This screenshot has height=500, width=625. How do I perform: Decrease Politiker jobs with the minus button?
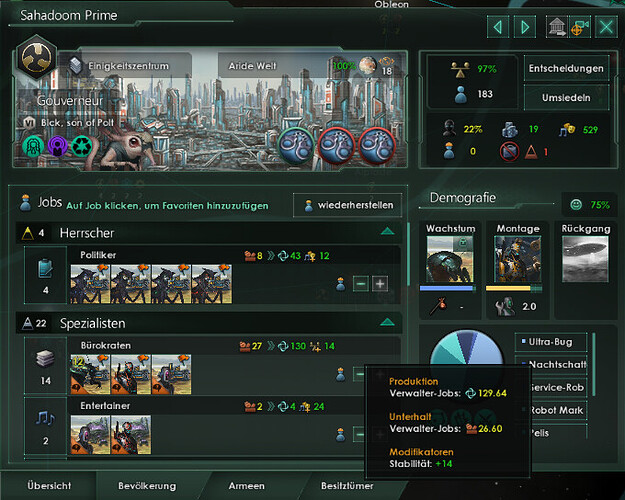[x=361, y=284]
